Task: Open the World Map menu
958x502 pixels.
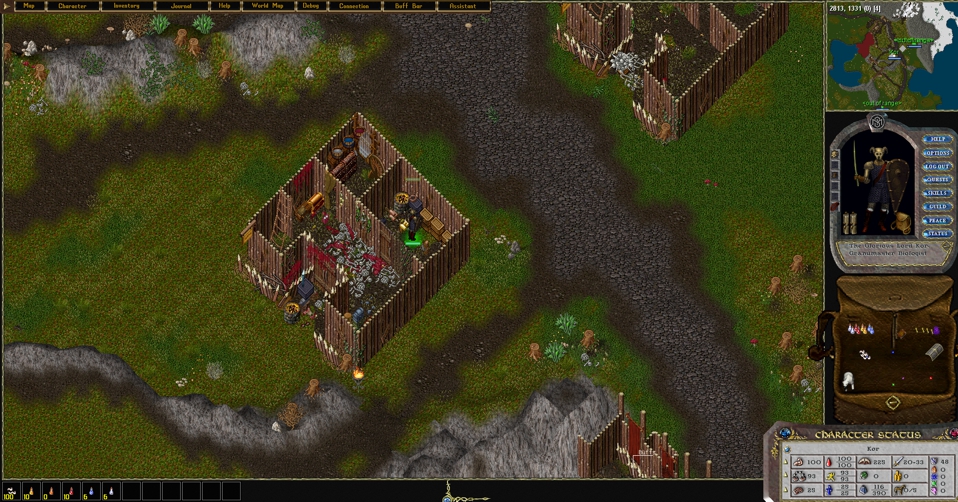Action: click(x=266, y=6)
